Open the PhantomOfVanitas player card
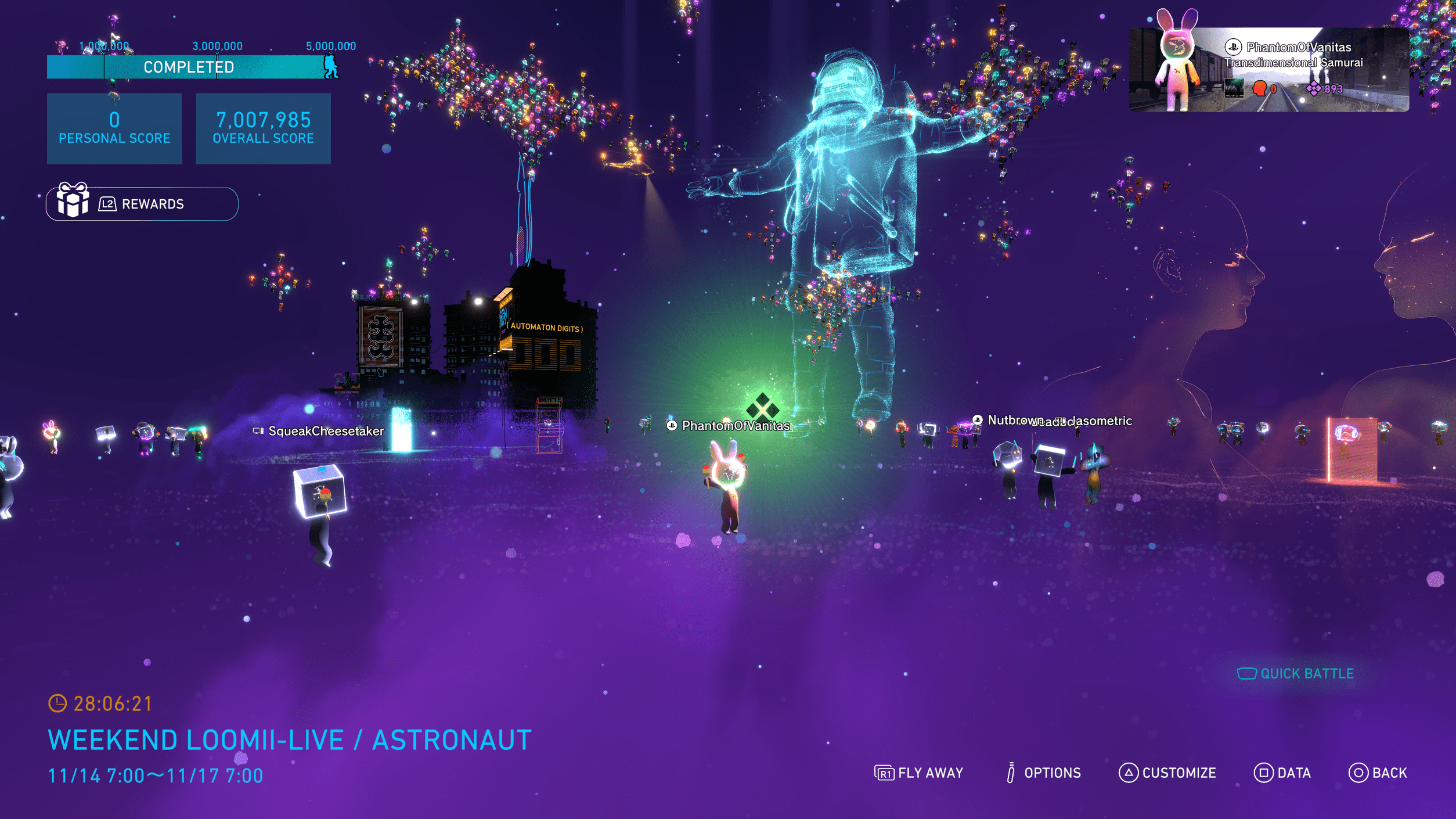 [x=1268, y=70]
